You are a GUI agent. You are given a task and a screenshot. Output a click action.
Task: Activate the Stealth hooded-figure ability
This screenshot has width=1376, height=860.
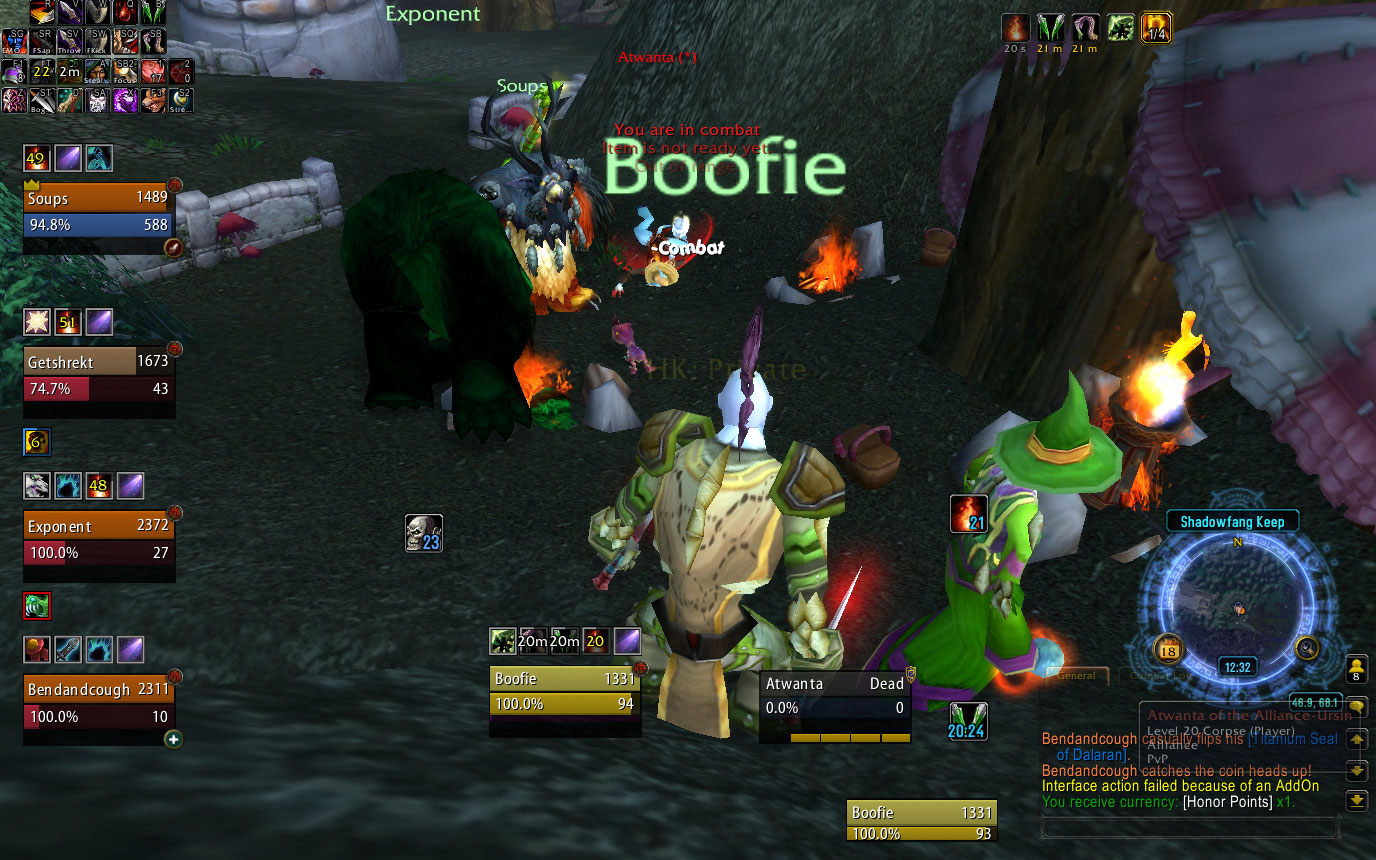(98, 70)
